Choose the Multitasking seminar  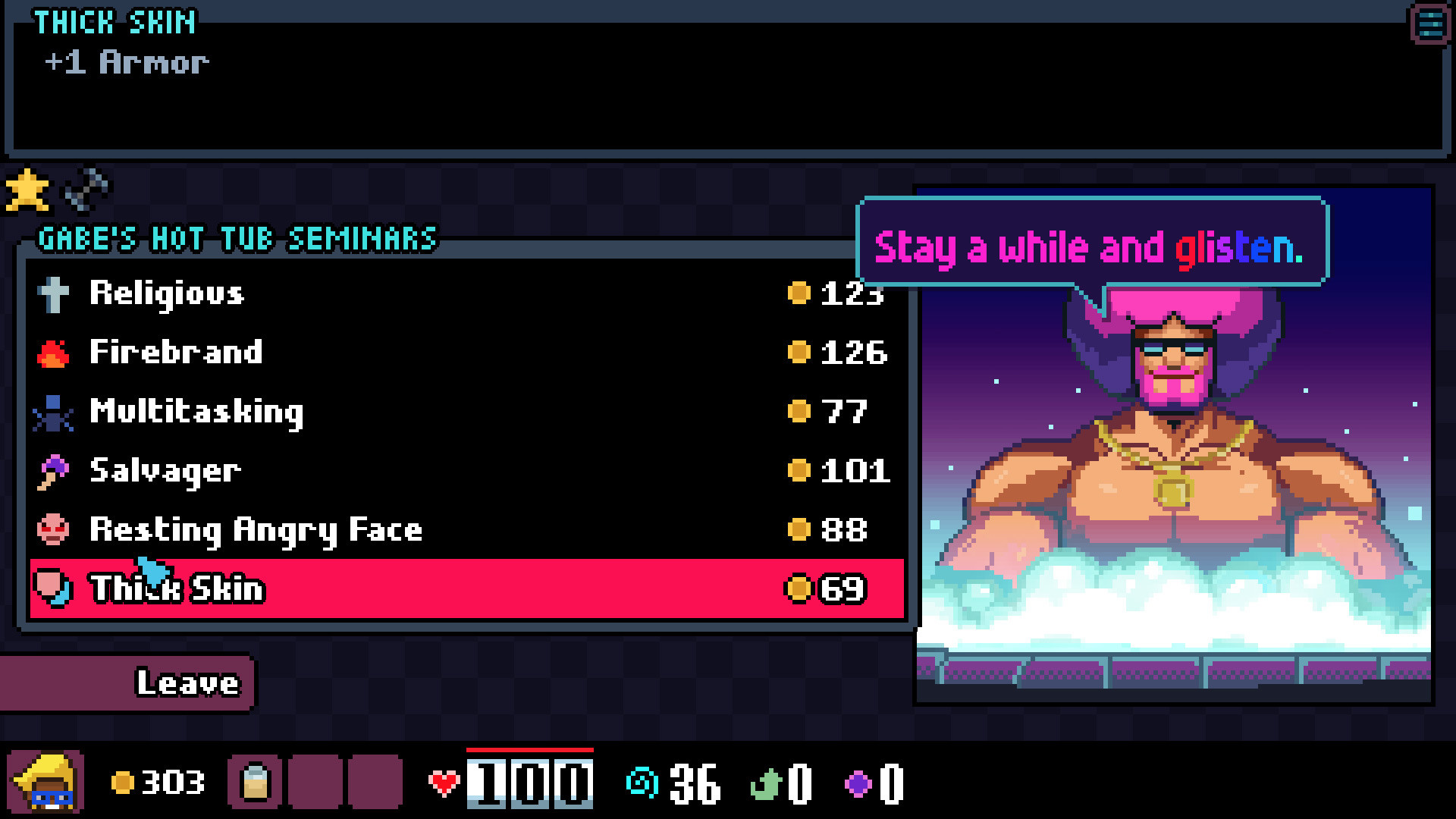click(466, 412)
